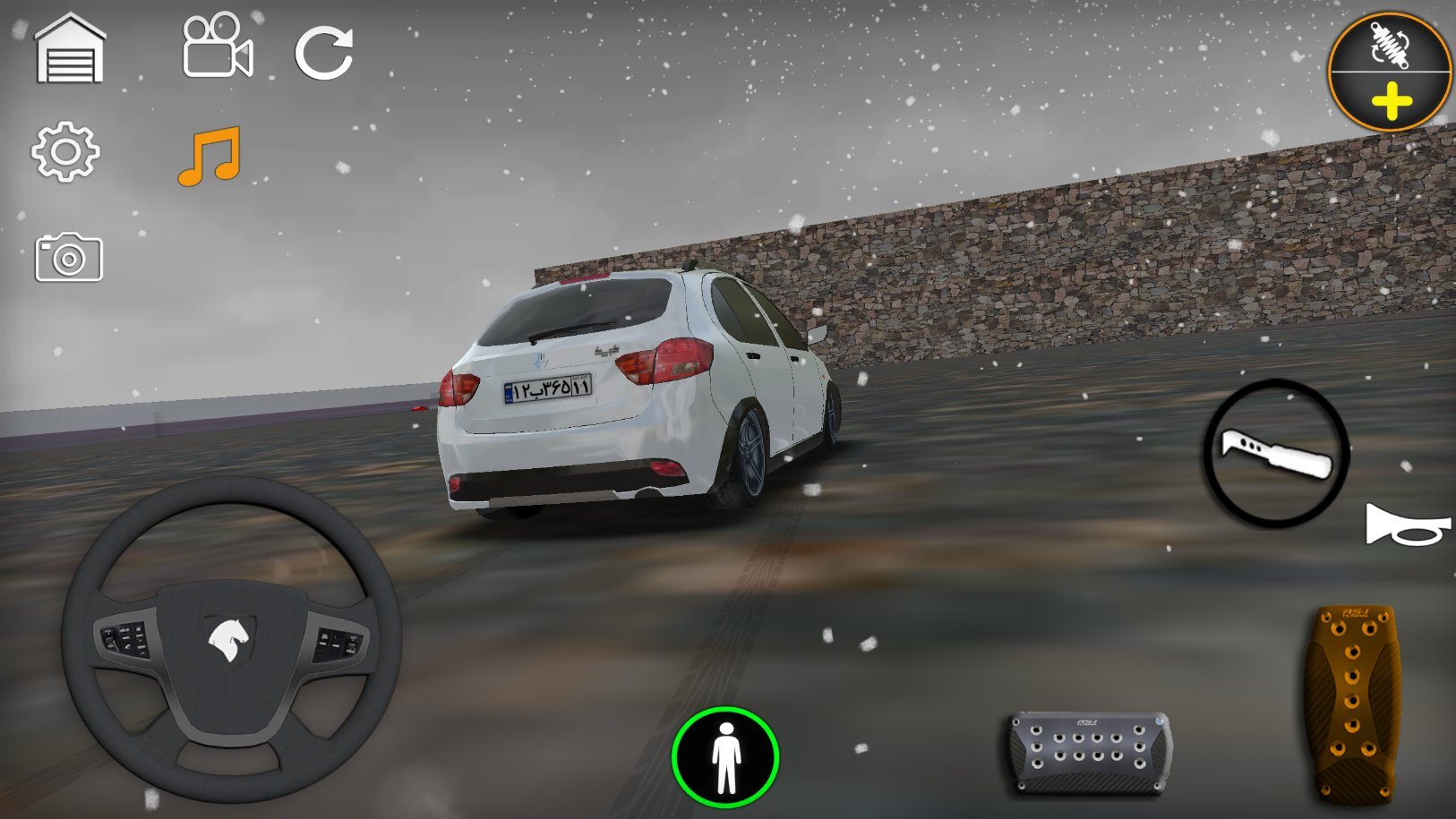Take a screenshot with the photo camera icon
1456x819 pixels.
tap(69, 258)
